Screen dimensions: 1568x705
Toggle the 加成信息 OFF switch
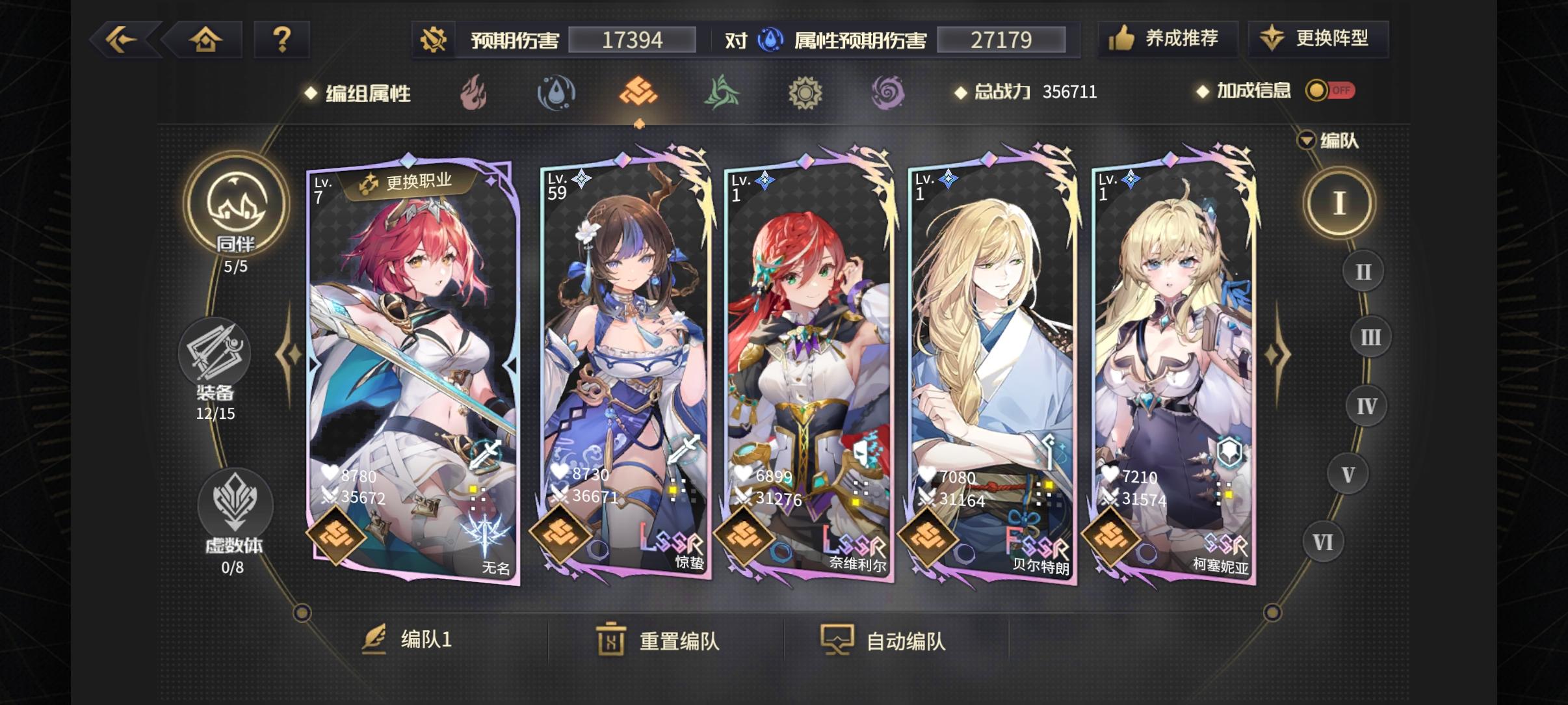click(x=1331, y=91)
